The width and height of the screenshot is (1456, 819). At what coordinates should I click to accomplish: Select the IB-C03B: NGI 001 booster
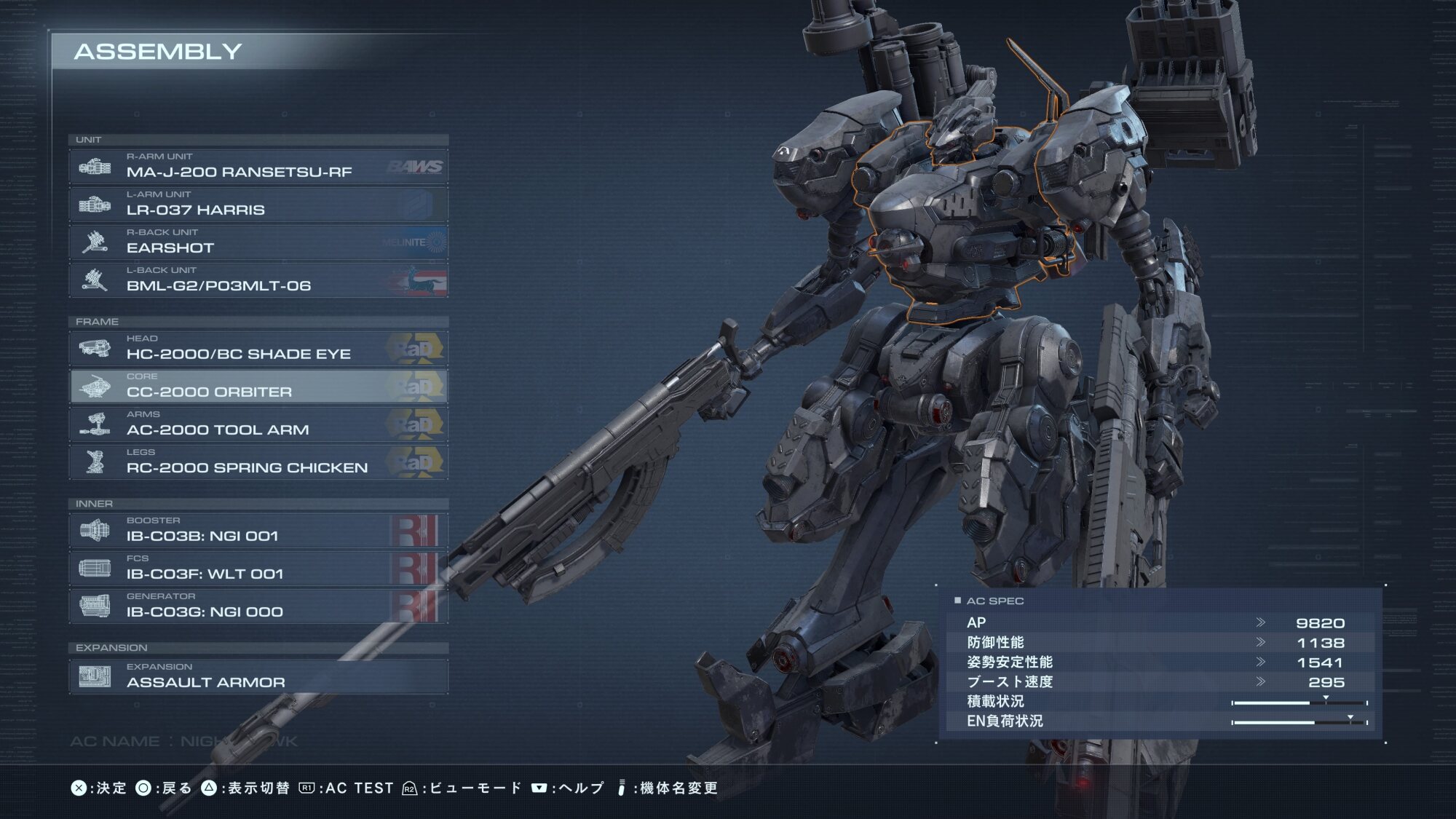258,531
